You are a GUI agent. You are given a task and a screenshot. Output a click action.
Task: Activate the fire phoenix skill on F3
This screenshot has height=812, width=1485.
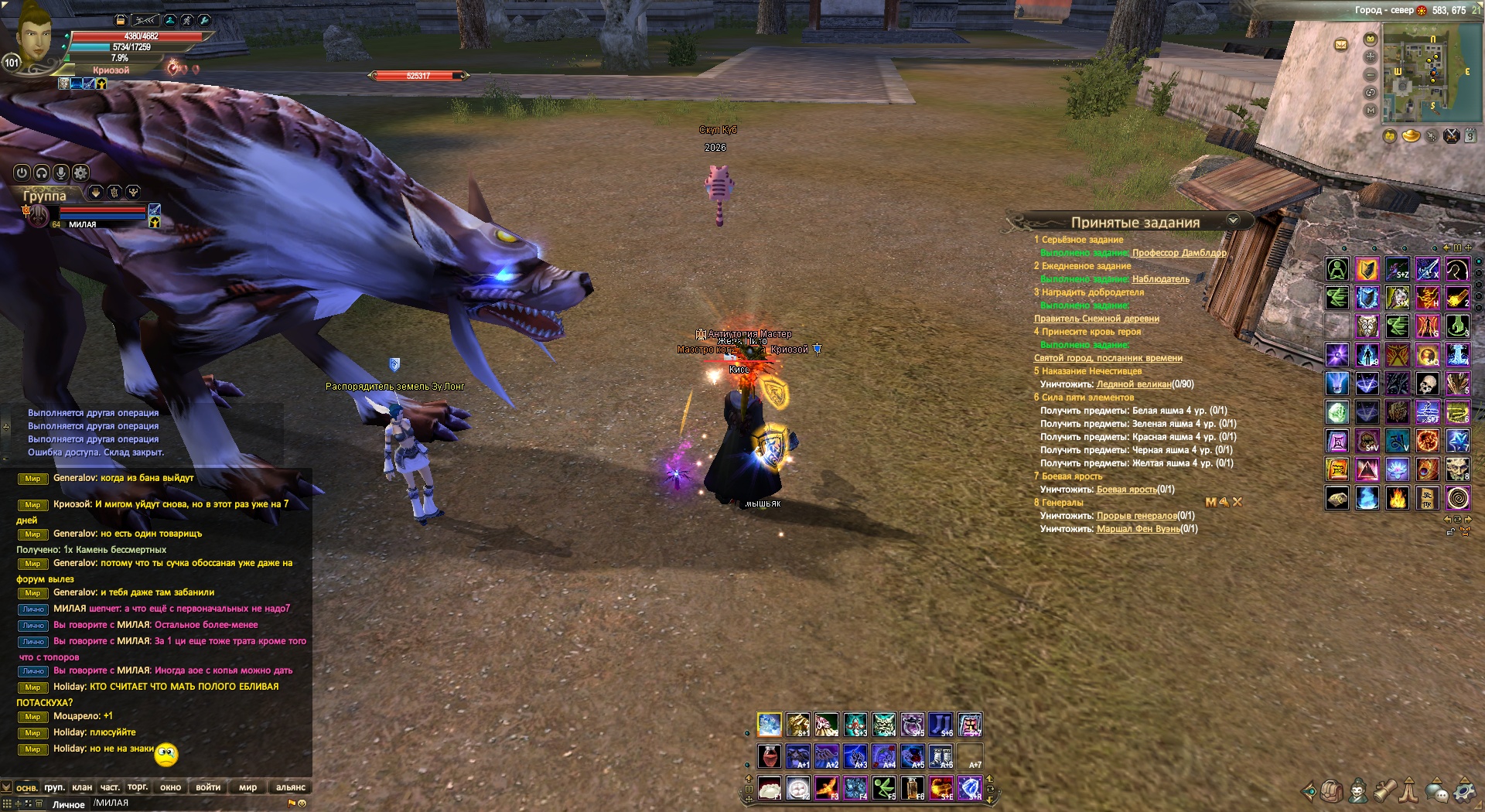[826, 788]
